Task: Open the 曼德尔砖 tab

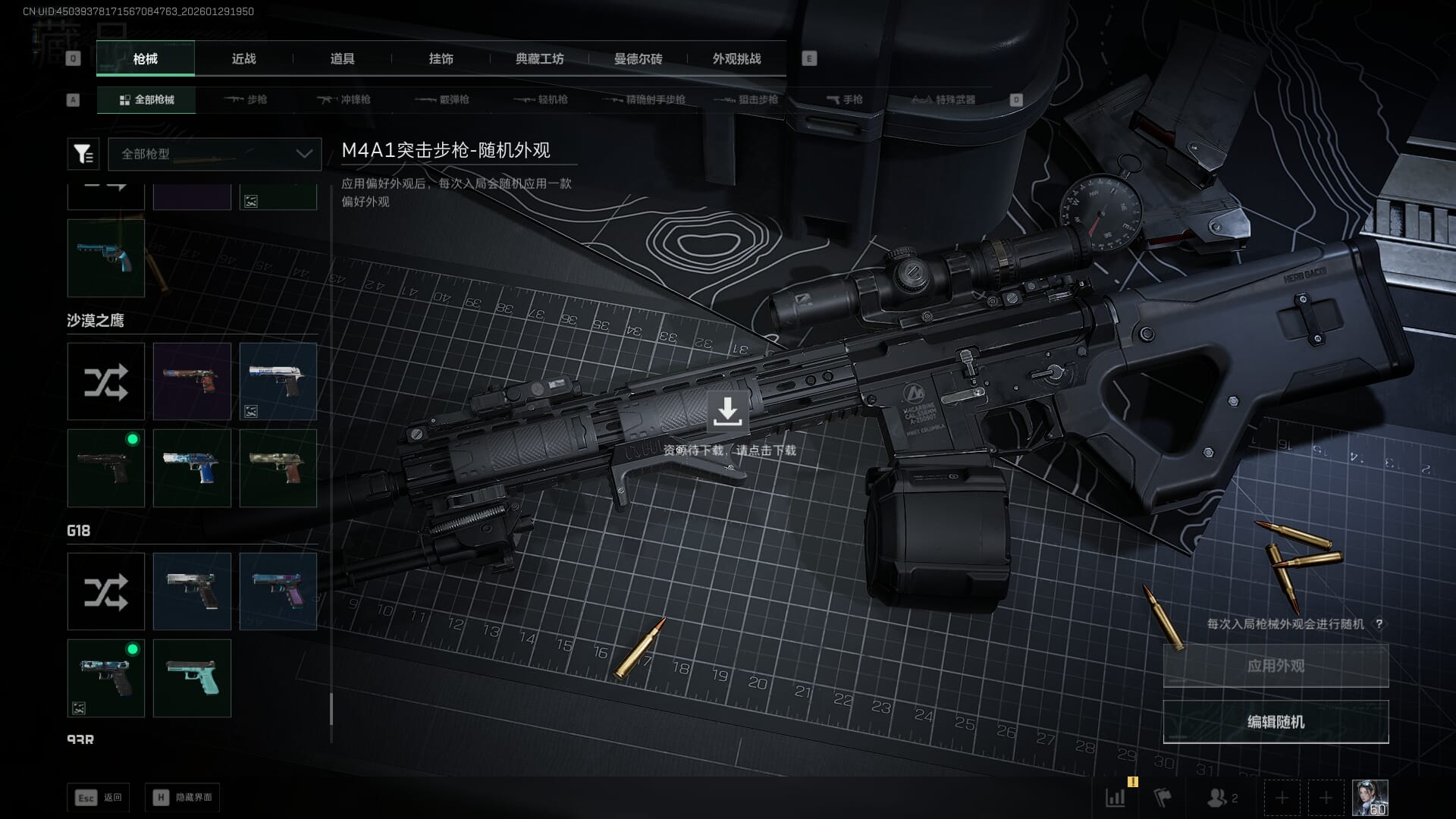Action: 638,58
